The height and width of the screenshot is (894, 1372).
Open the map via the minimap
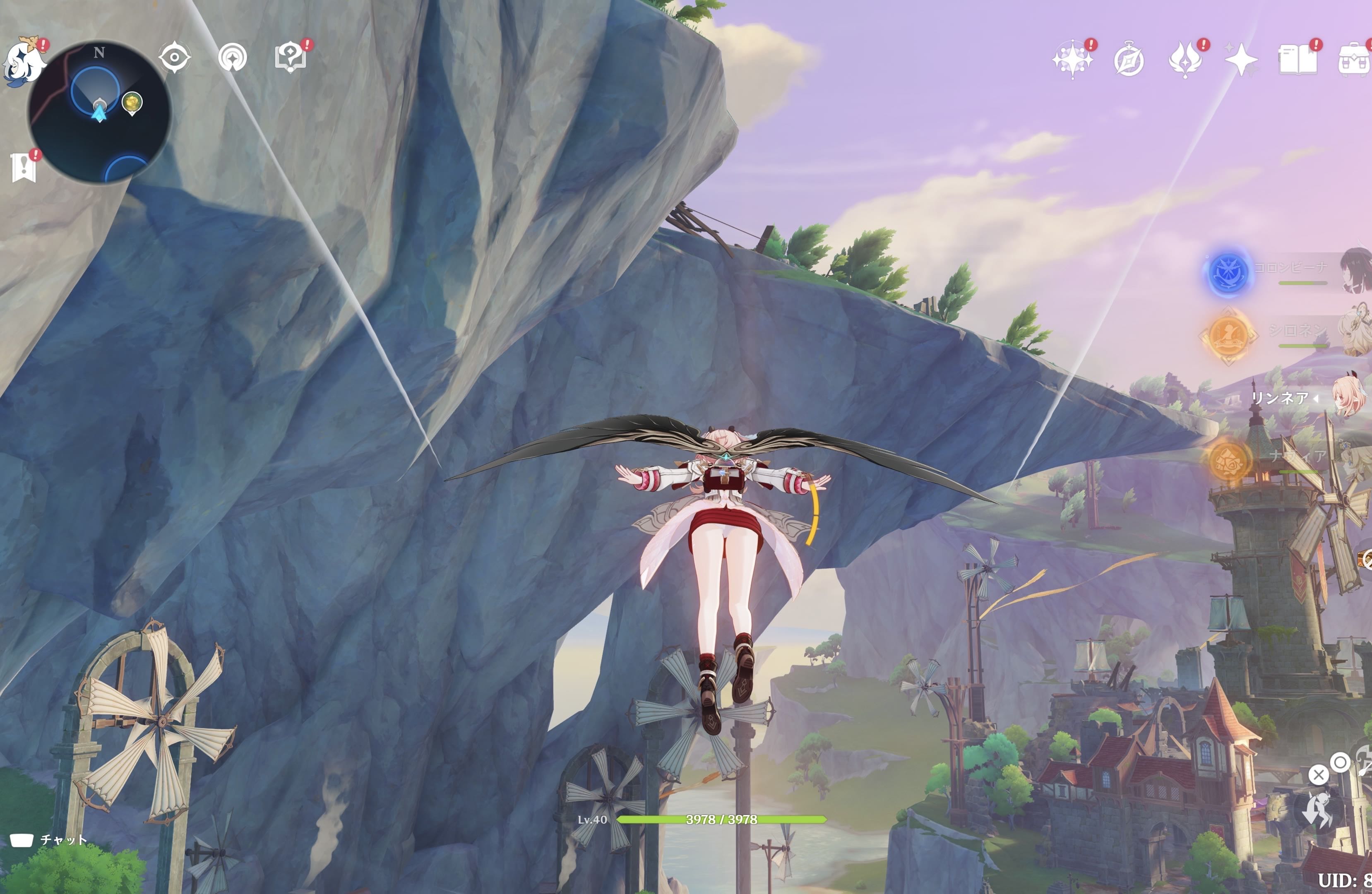pyautogui.click(x=99, y=113)
